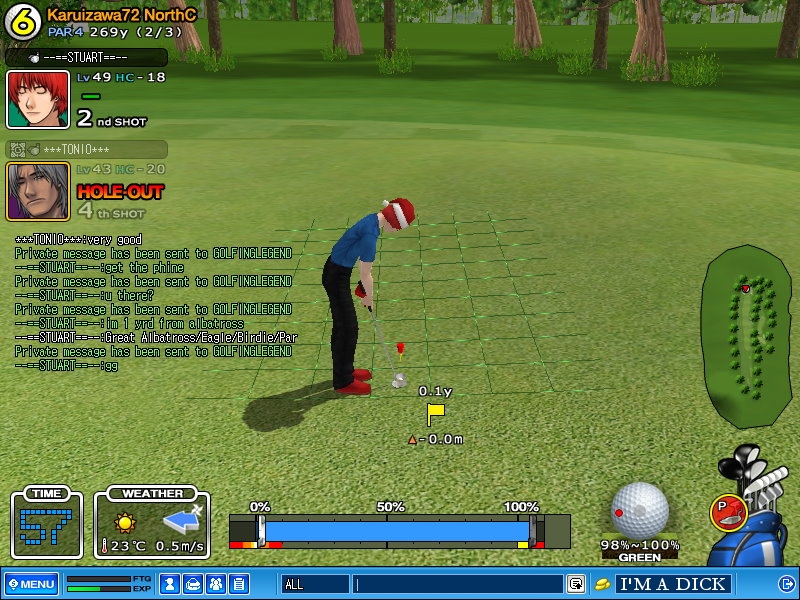Select the putter club icon
The height and width of the screenshot is (600, 800).
click(729, 512)
